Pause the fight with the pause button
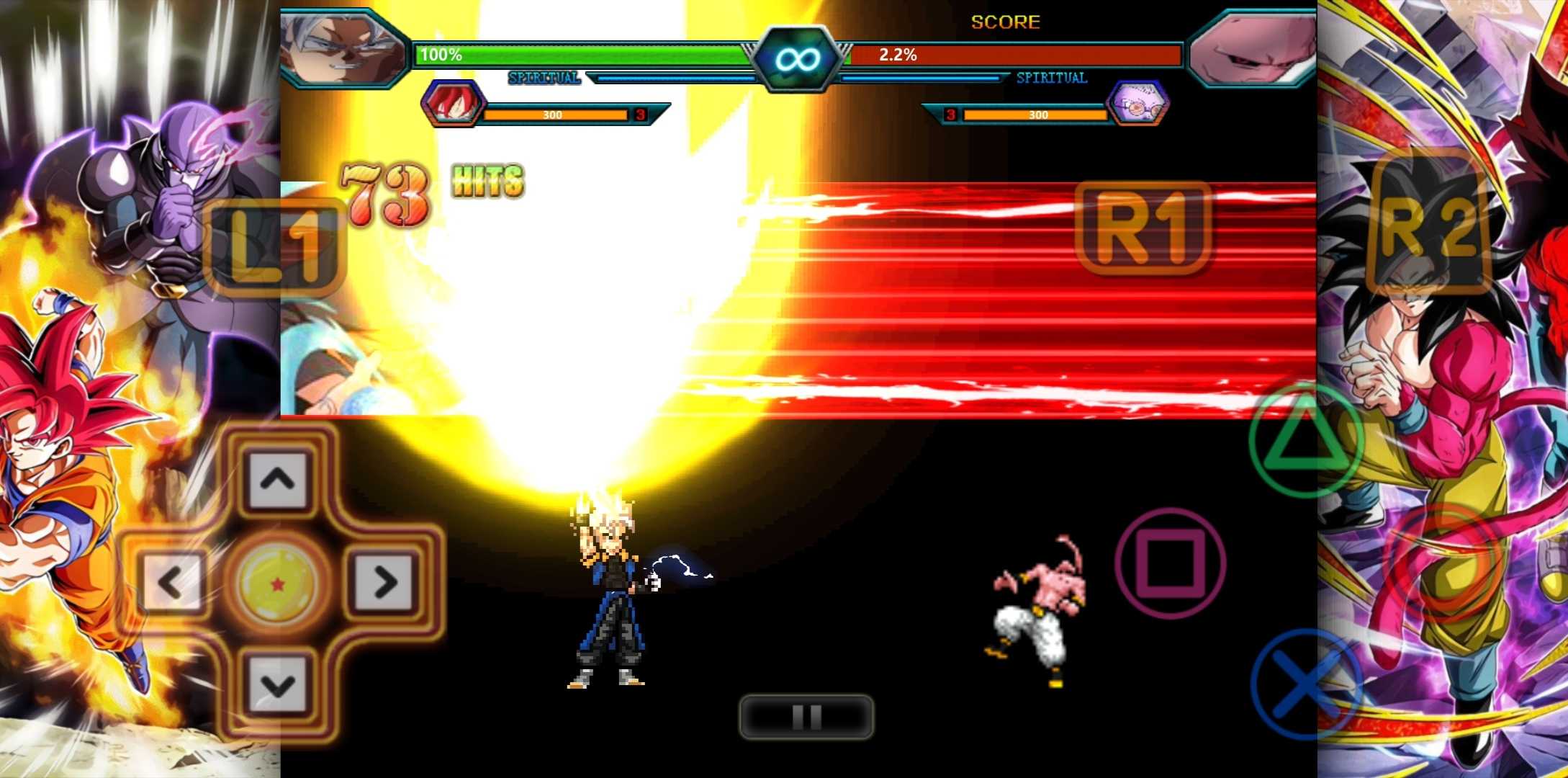 point(806,717)
